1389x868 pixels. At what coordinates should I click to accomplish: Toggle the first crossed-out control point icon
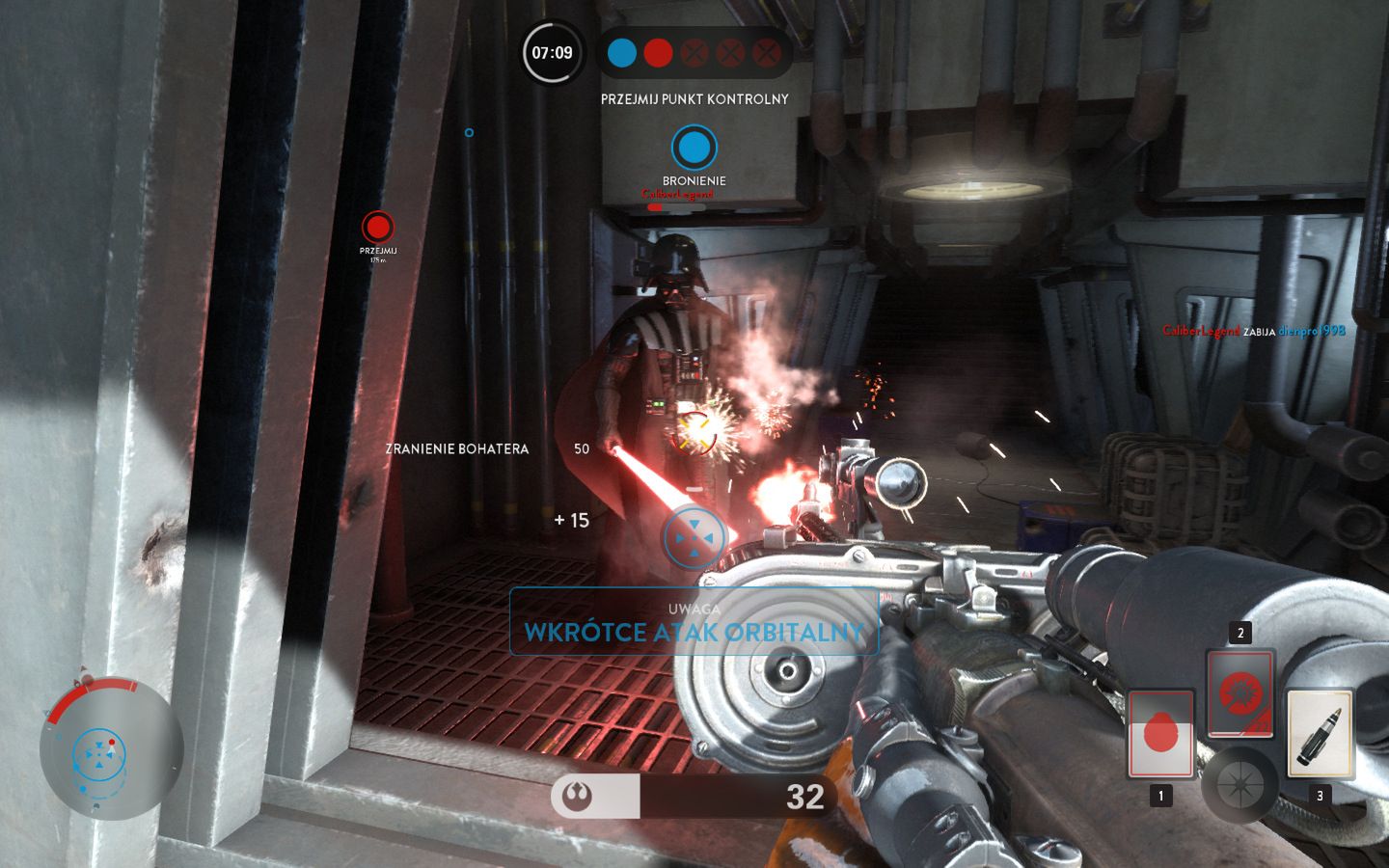tap(694, 52)
